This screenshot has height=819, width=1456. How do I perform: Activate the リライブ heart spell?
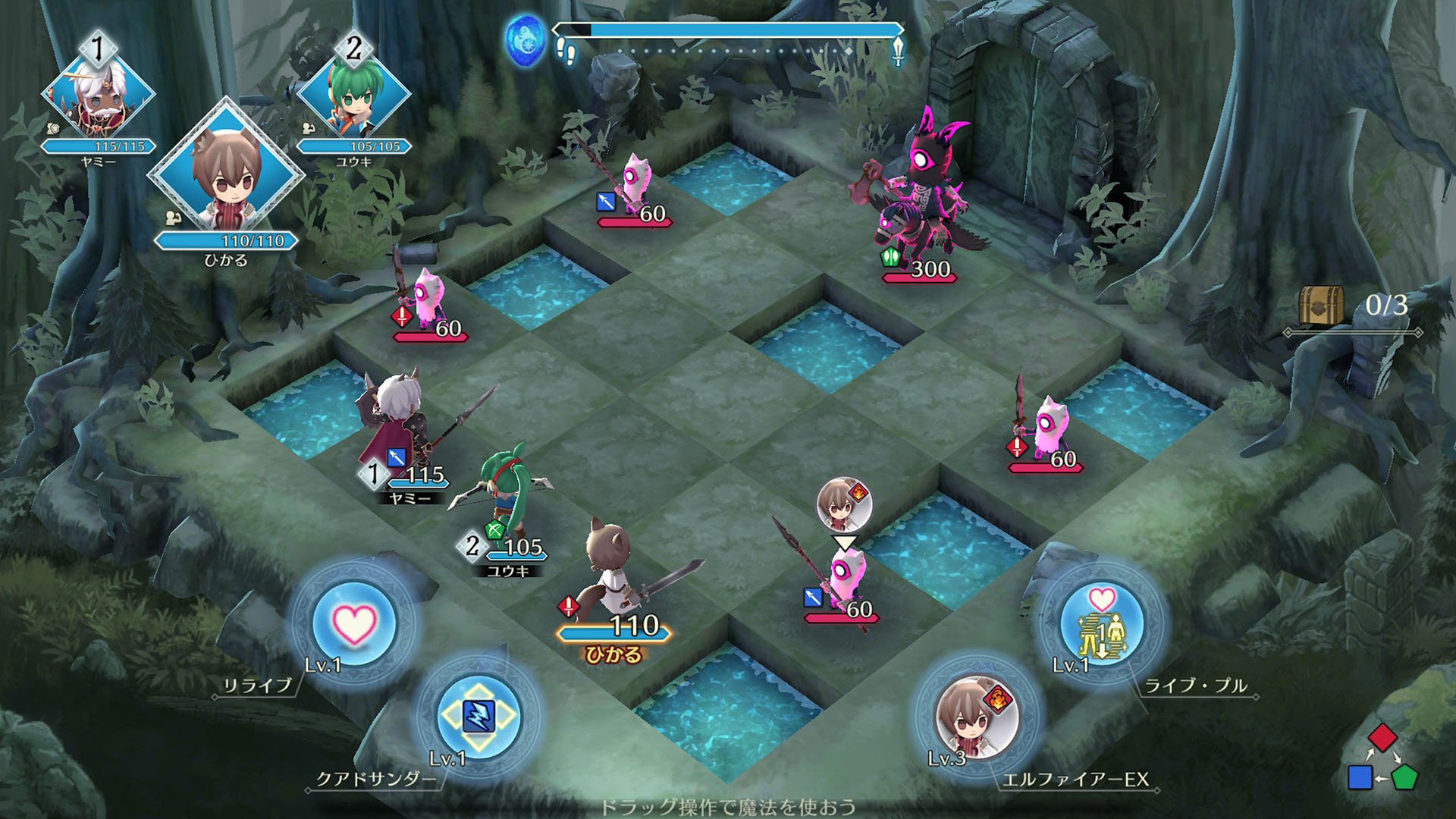(353, 623)
